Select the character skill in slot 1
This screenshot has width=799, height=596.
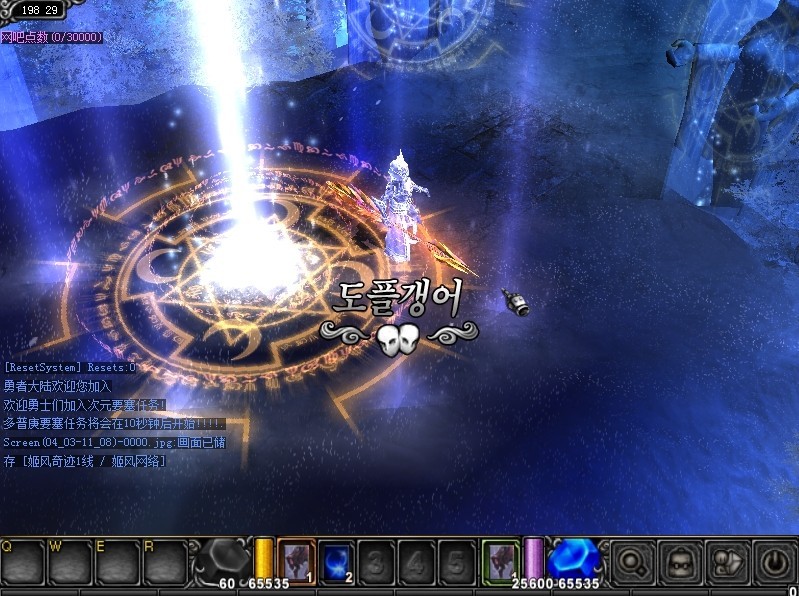click(297, 560)
